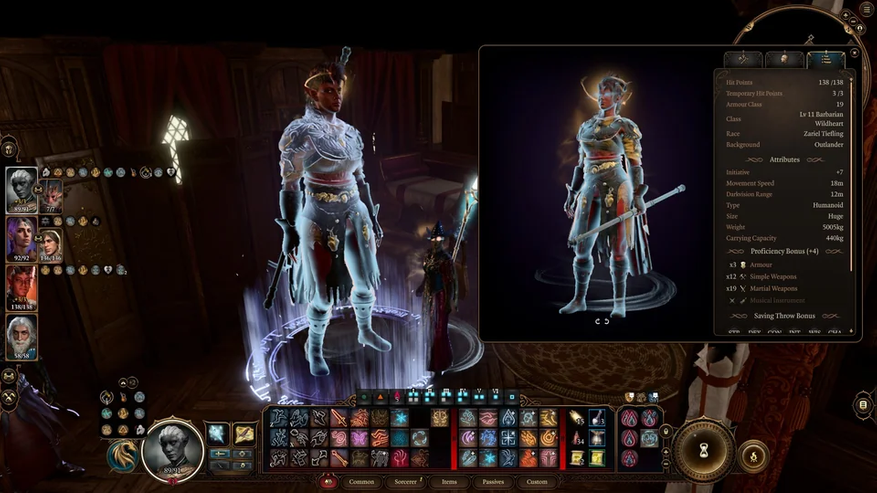
Task: Click the golden lion emblem button
Action: 120,455
